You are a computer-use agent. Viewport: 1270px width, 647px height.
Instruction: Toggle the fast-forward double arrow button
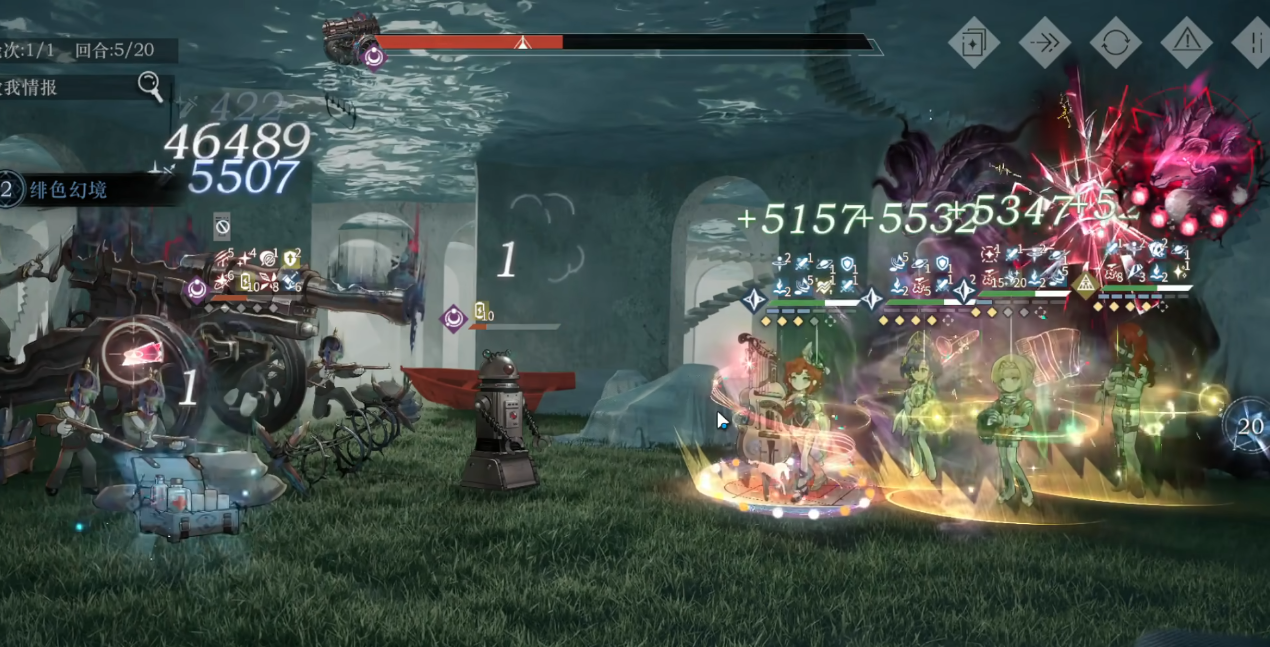pos(1044,42)
